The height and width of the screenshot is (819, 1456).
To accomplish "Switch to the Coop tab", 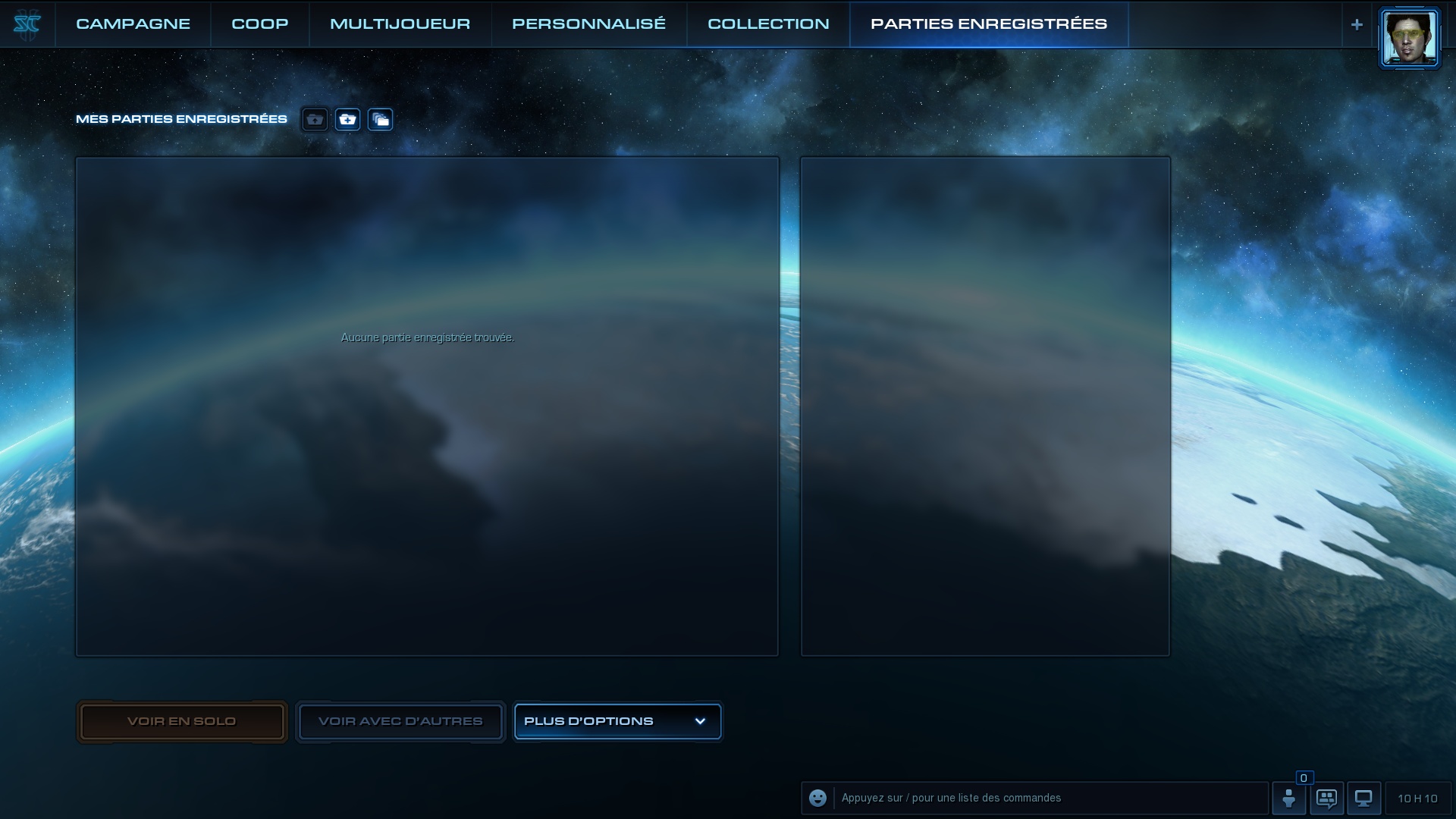I will pos(259,24).
